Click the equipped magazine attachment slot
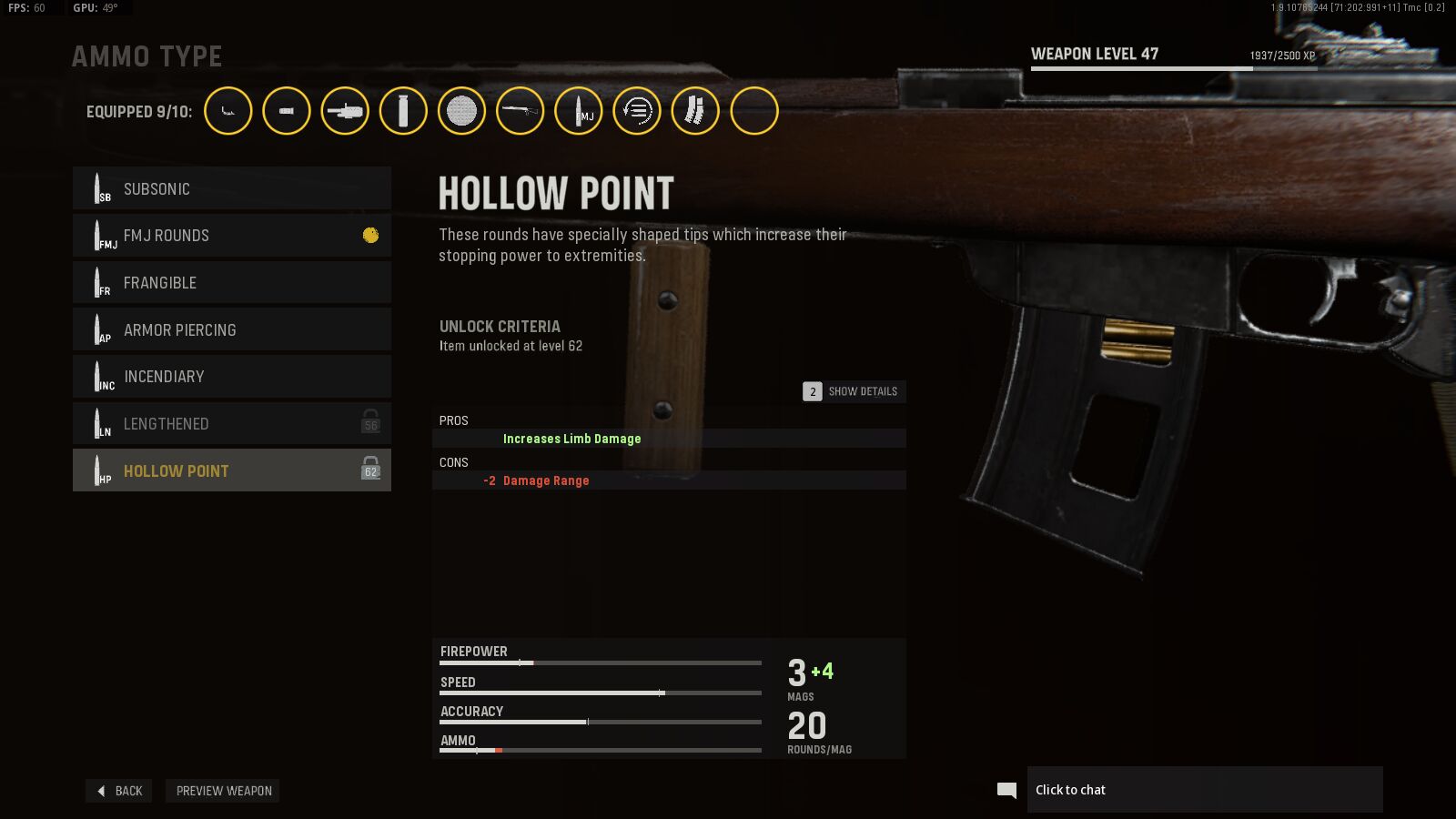Viewport: 1456px width, 819px height. point(695,111)
